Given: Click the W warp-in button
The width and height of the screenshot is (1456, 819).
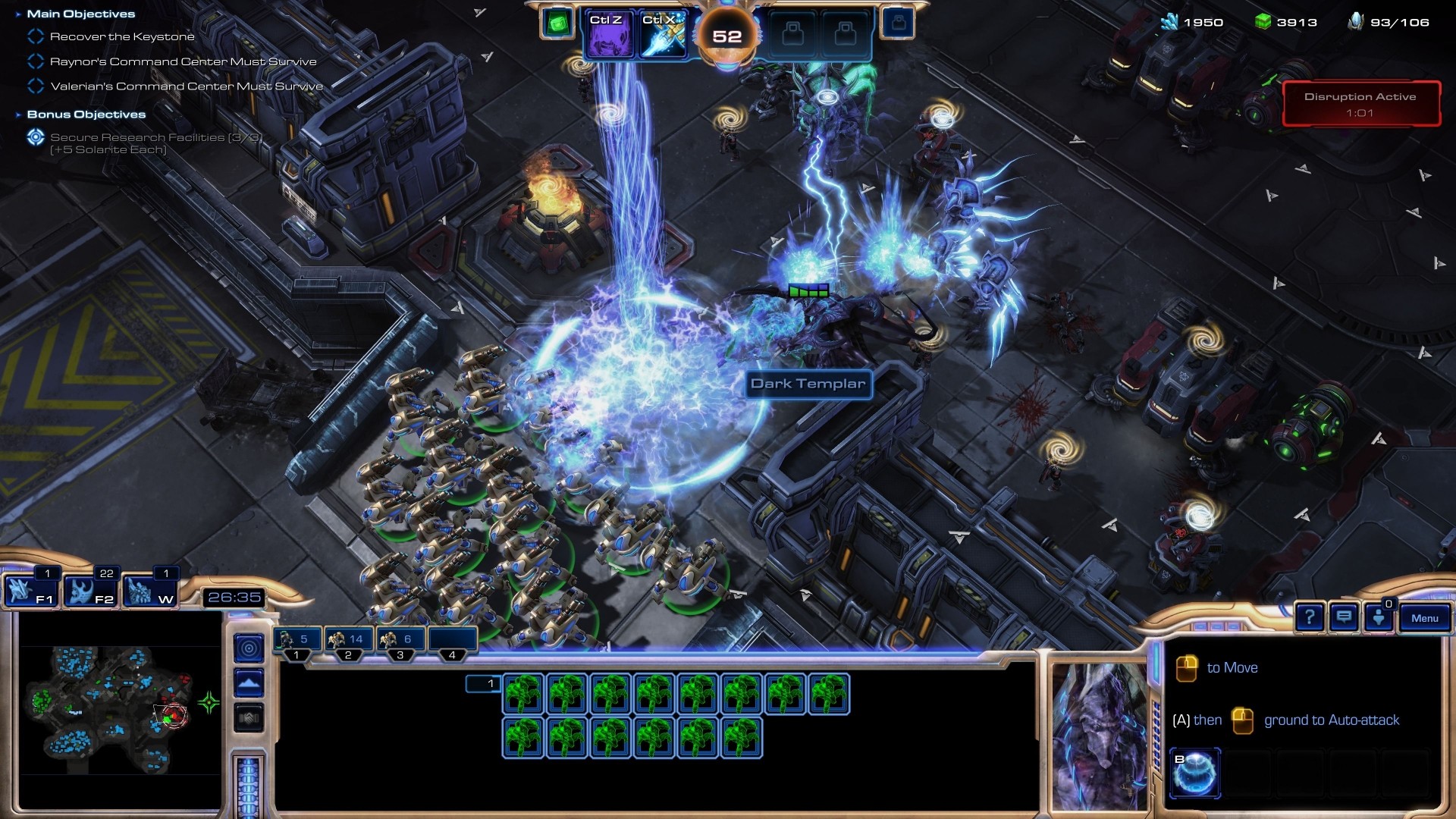Looking at the screenshot, I should [149, 591].
